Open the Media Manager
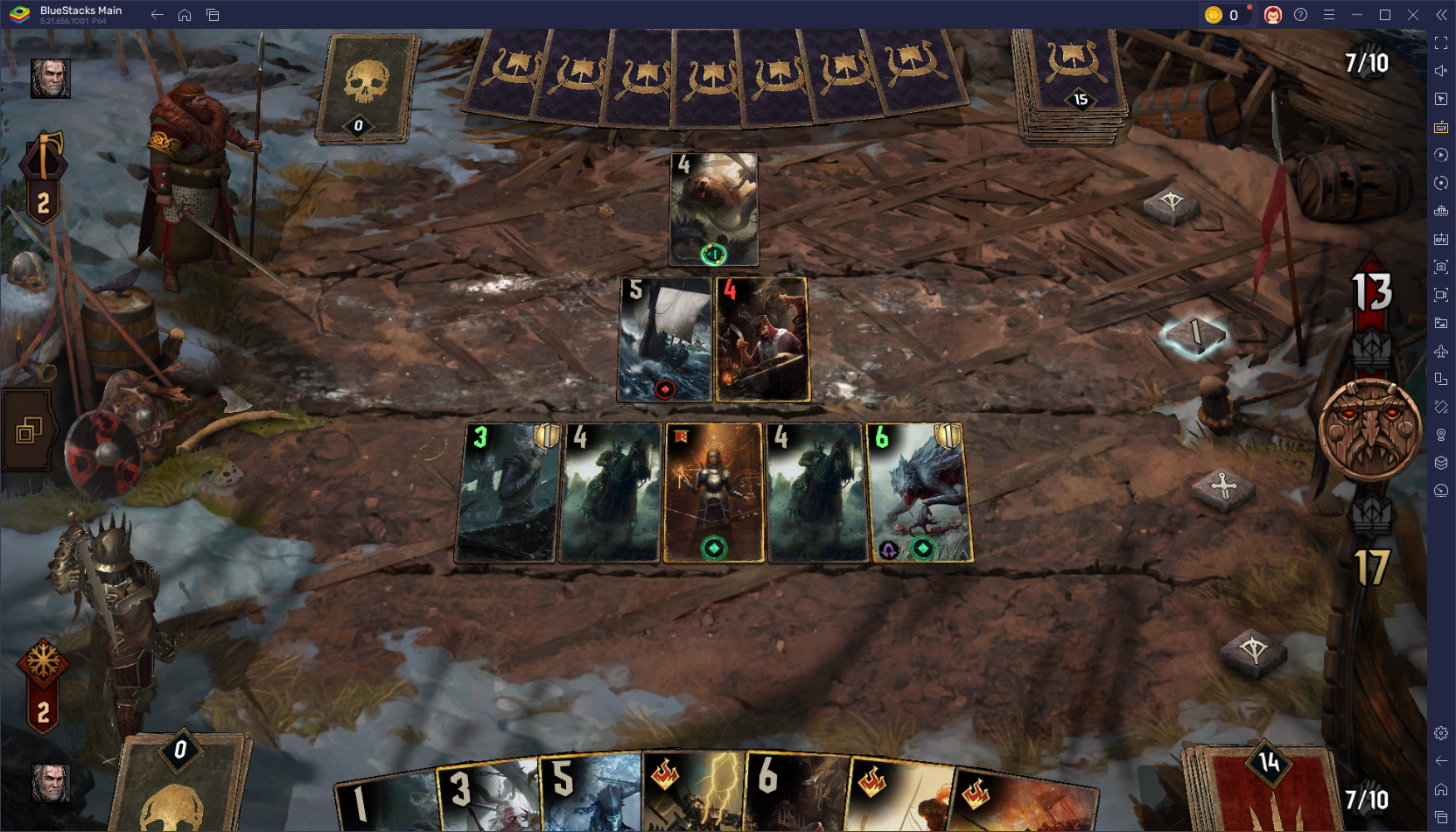 point(1440,323)
